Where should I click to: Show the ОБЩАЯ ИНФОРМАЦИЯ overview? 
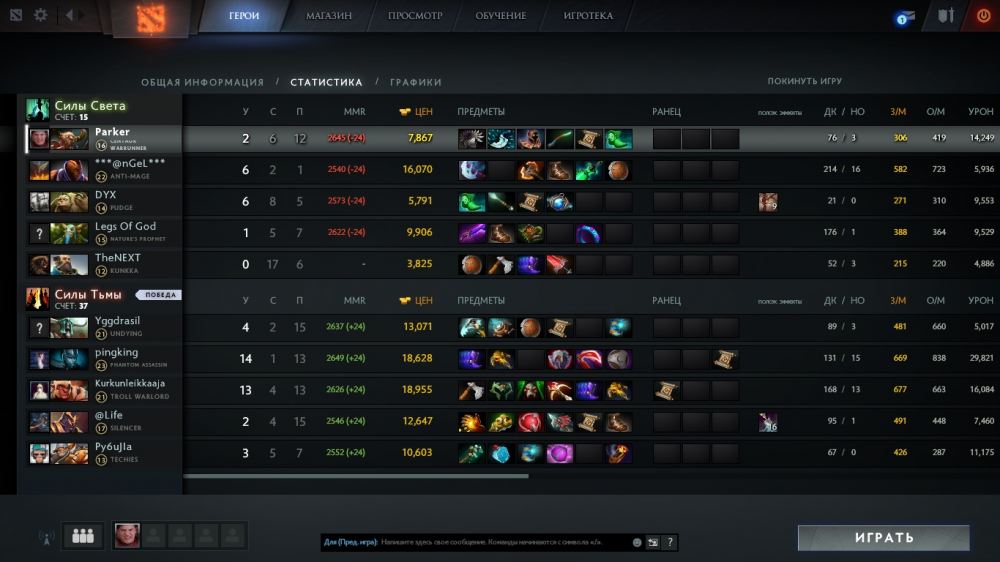(202, 82)
